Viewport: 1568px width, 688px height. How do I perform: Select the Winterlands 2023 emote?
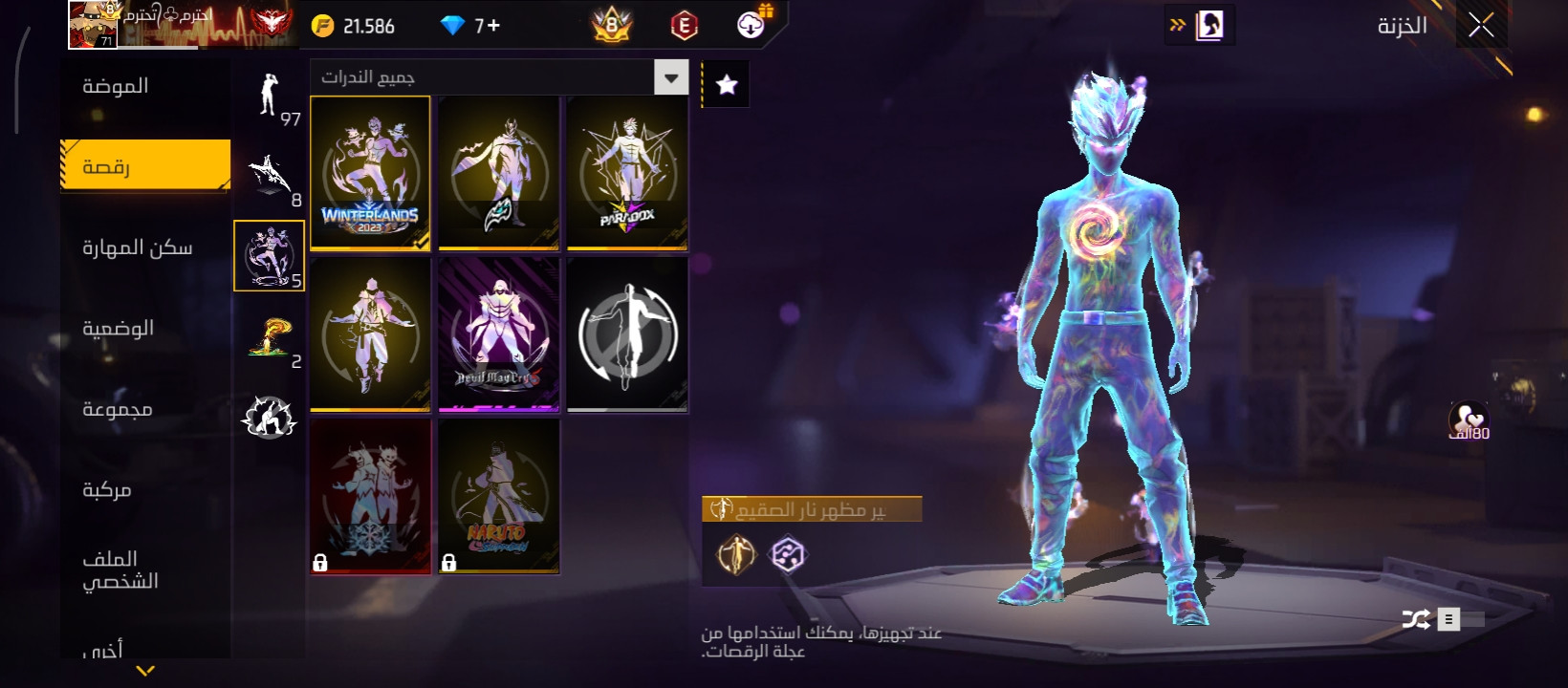click(x=370, y=173)
